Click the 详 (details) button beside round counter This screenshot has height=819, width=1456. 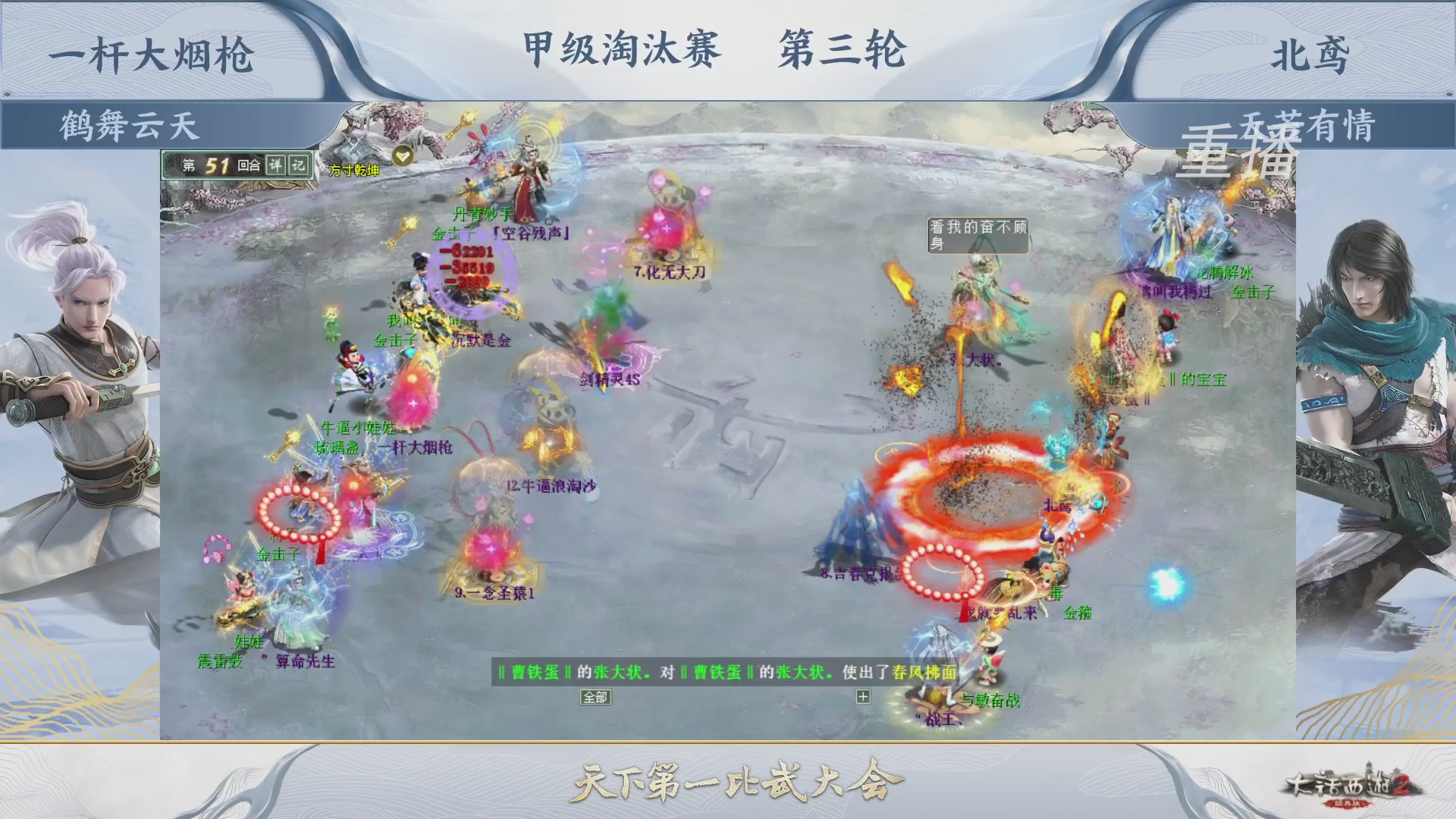275,165
